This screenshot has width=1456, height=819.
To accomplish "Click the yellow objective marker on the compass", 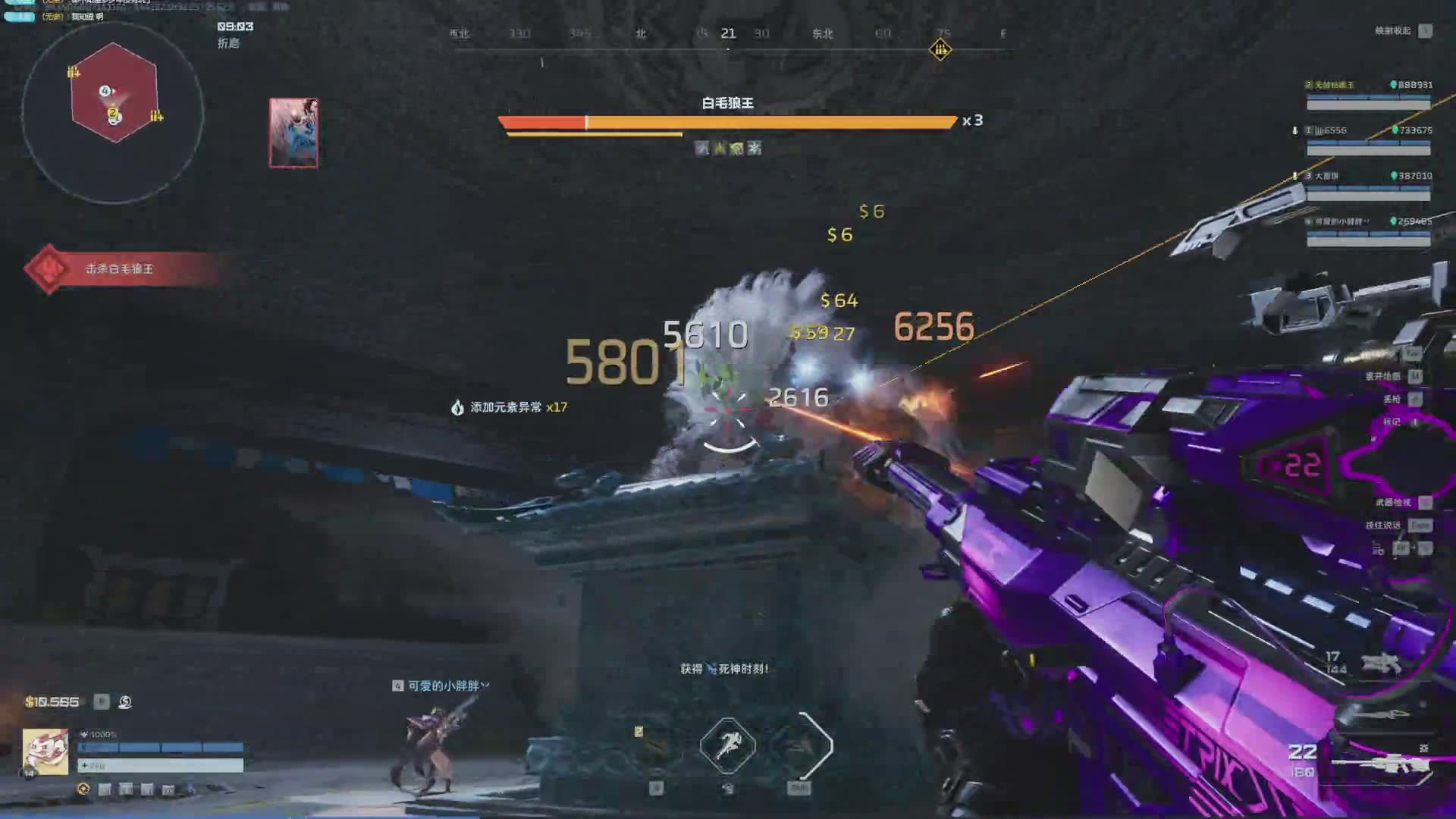I will click(x=940, y=50).
